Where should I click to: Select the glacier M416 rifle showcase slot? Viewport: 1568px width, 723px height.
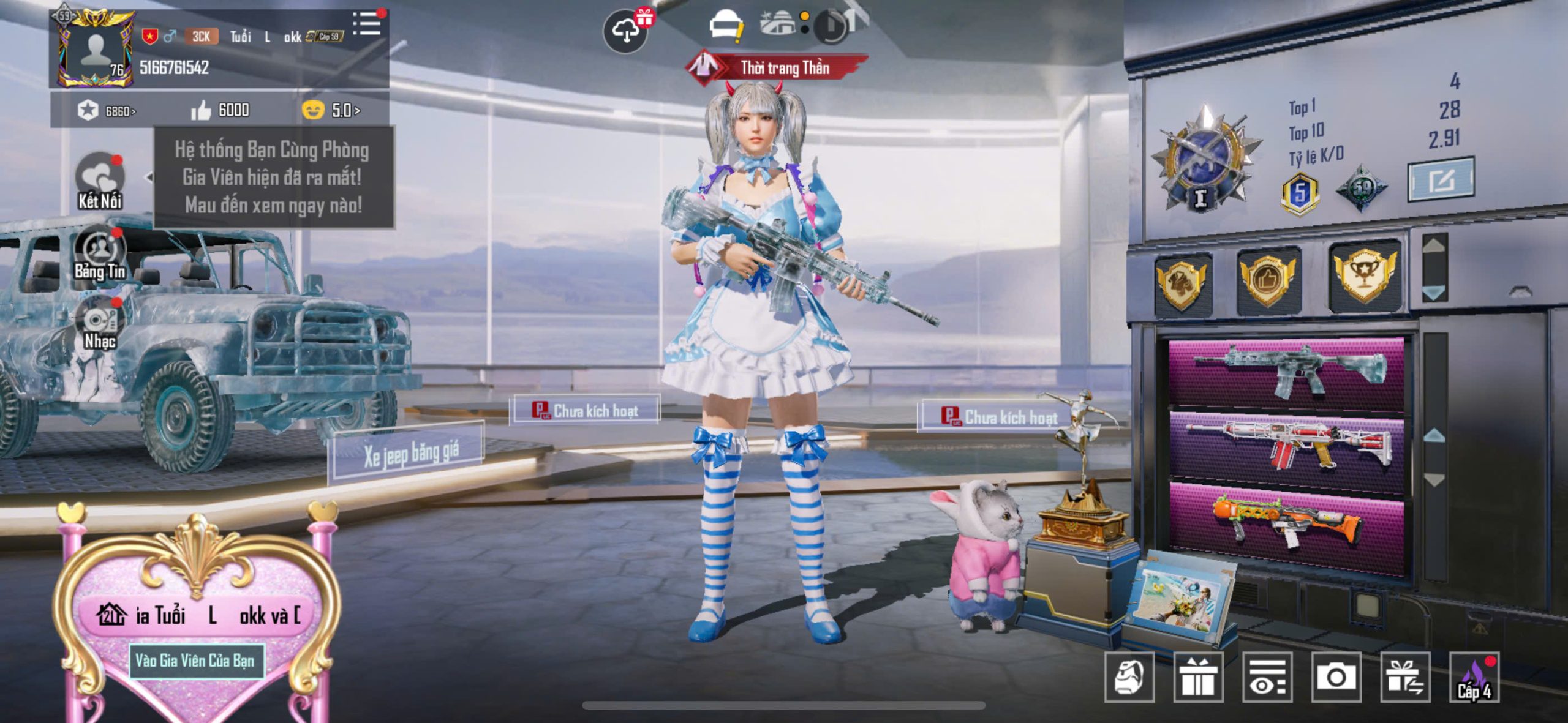coord(1286,371)
